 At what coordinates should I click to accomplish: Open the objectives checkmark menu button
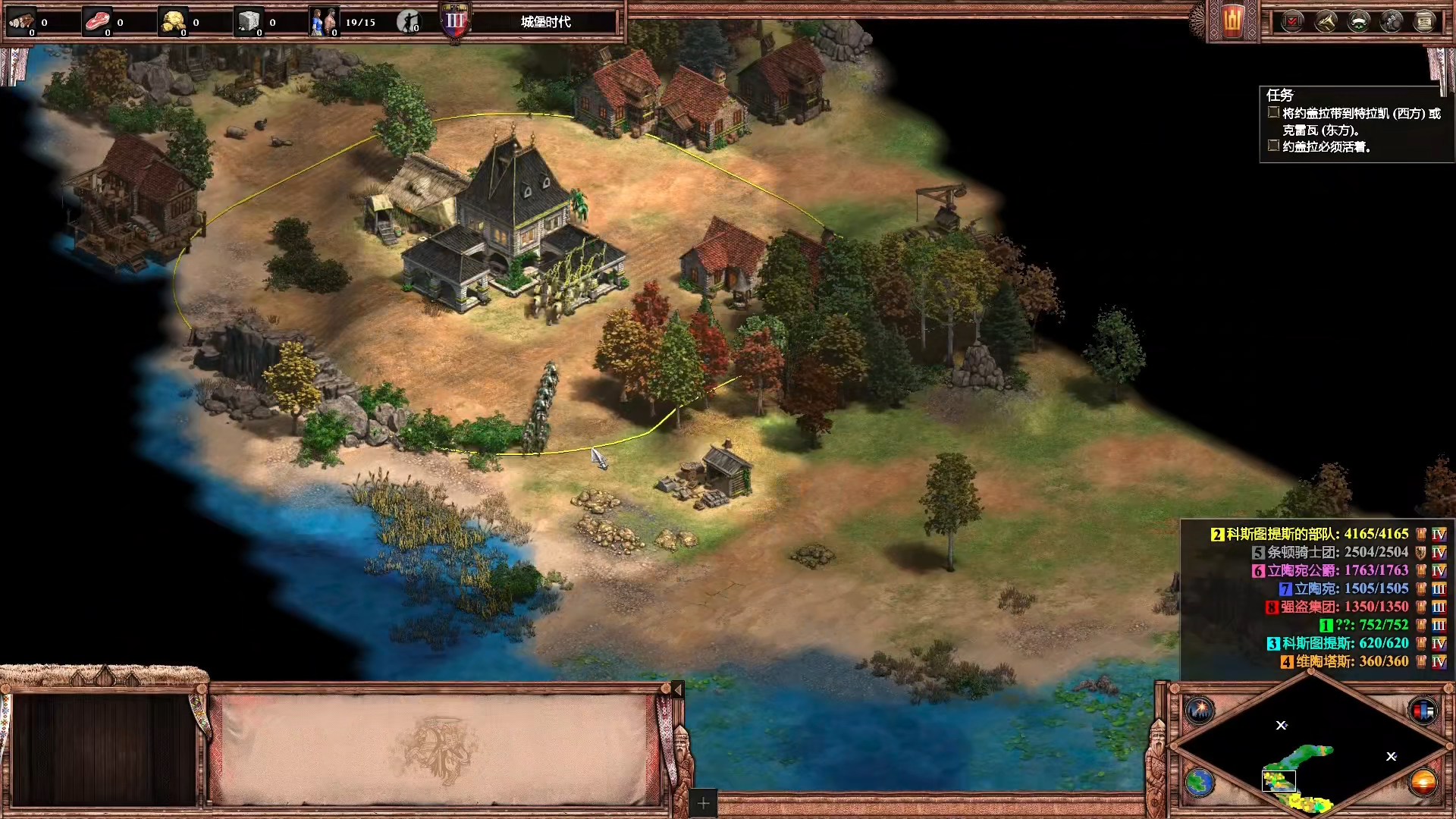1292,21
